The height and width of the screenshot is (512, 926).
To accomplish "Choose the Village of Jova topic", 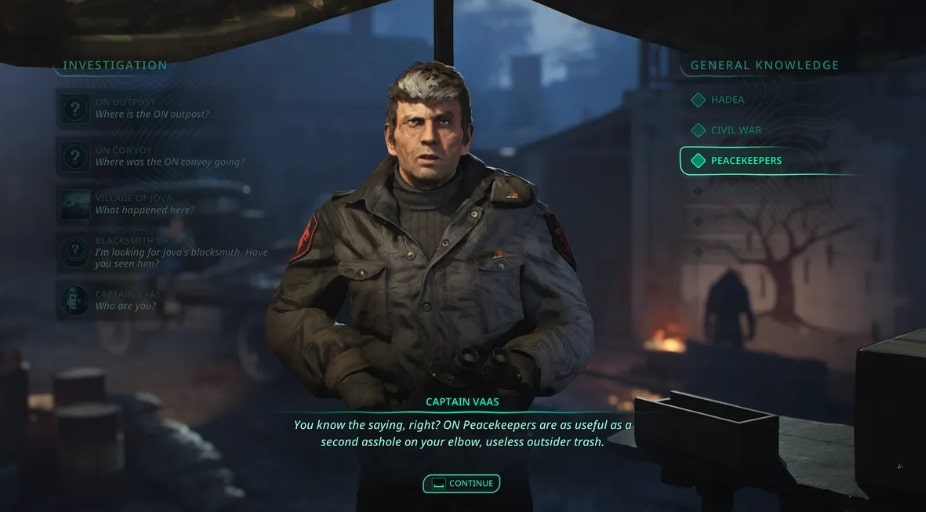I will coord(143,204).
